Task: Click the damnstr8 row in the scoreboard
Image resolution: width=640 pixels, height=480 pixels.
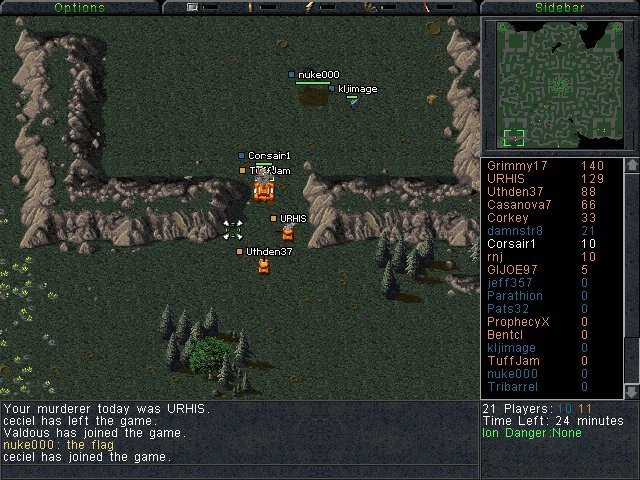Action: click(x=515, y=231)
